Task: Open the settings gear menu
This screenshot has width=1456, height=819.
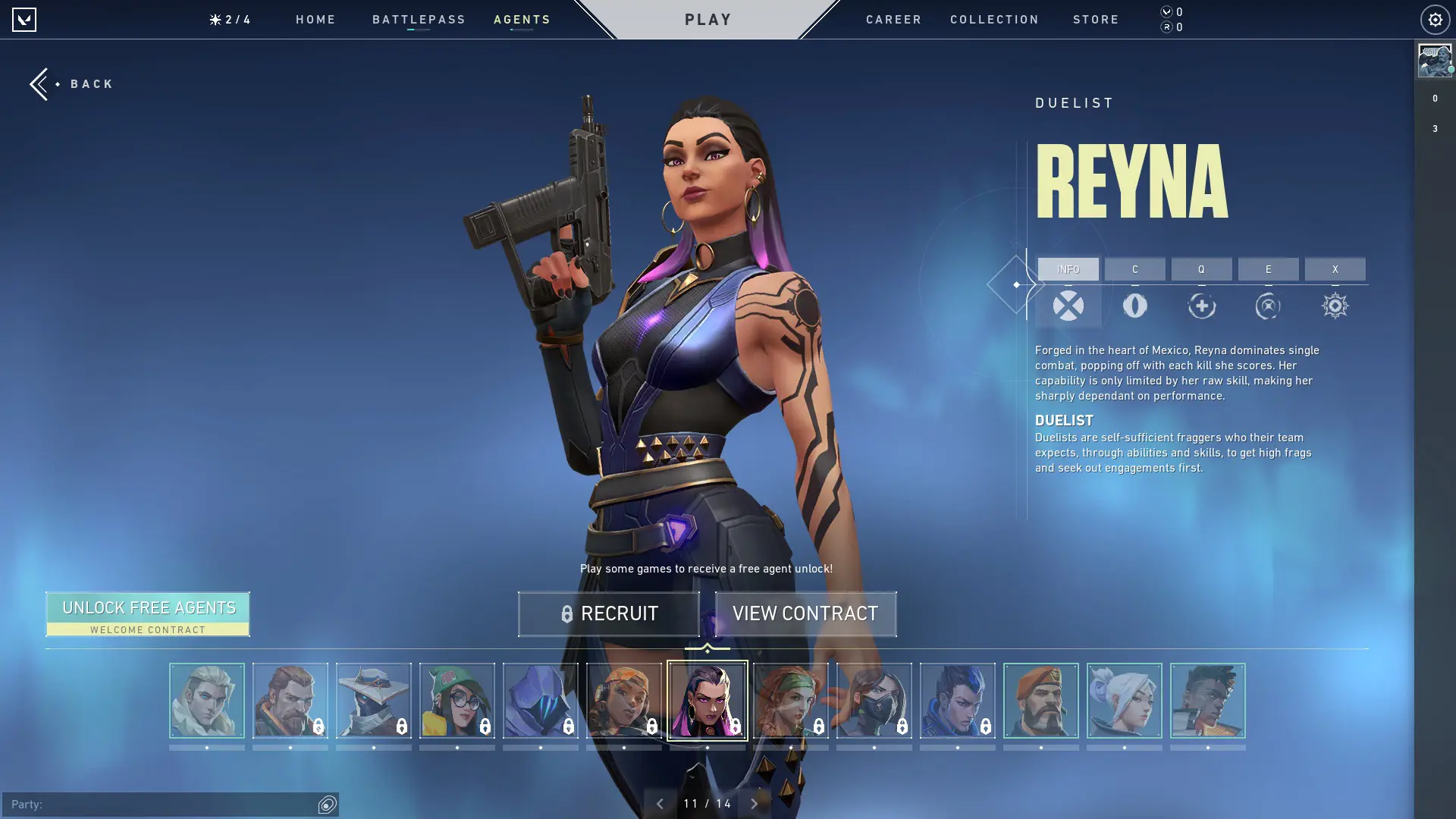Action: 1433,19
